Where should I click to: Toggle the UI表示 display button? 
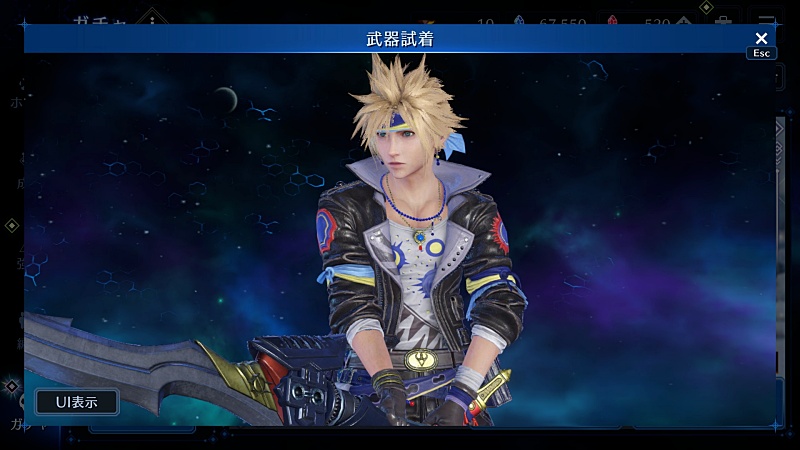click(x=77, y=402)
